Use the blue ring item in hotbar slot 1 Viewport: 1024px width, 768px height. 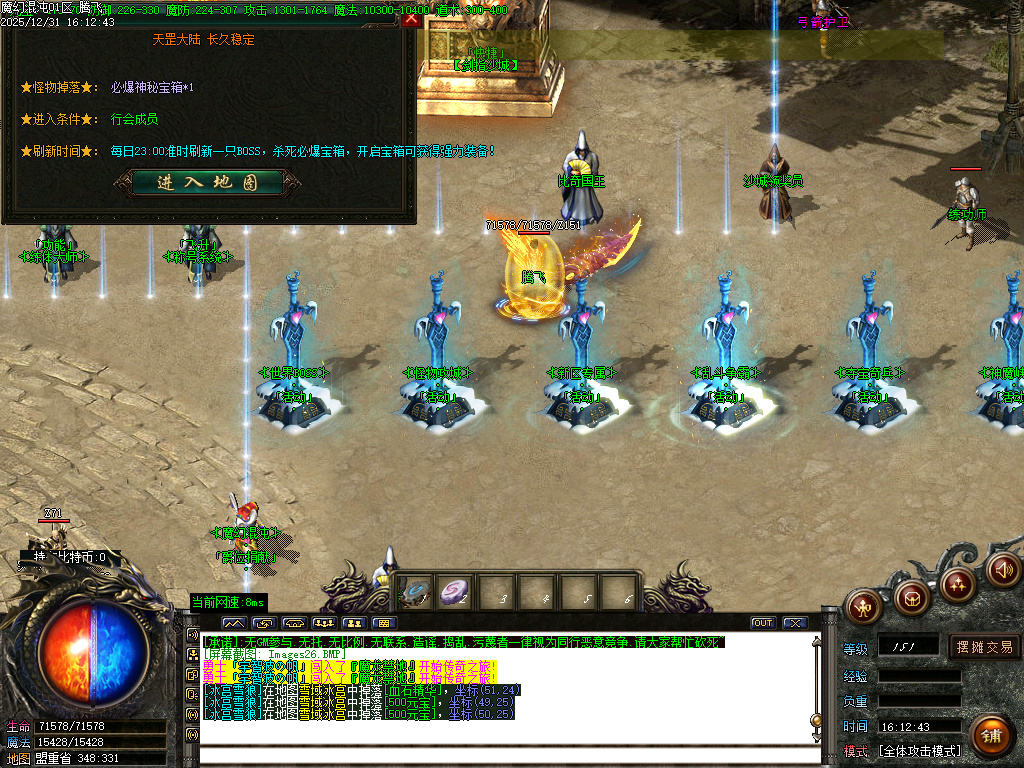coord(417,592)
